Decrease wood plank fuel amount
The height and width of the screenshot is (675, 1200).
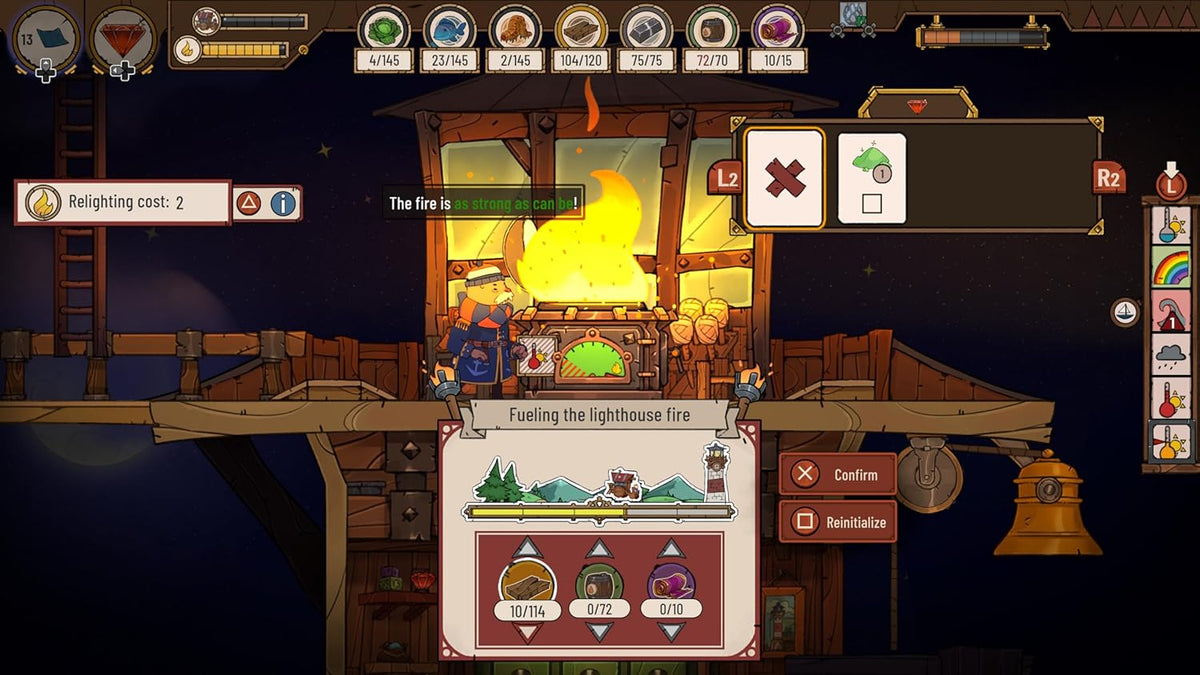pyautogui.click(x=527, y=632)
